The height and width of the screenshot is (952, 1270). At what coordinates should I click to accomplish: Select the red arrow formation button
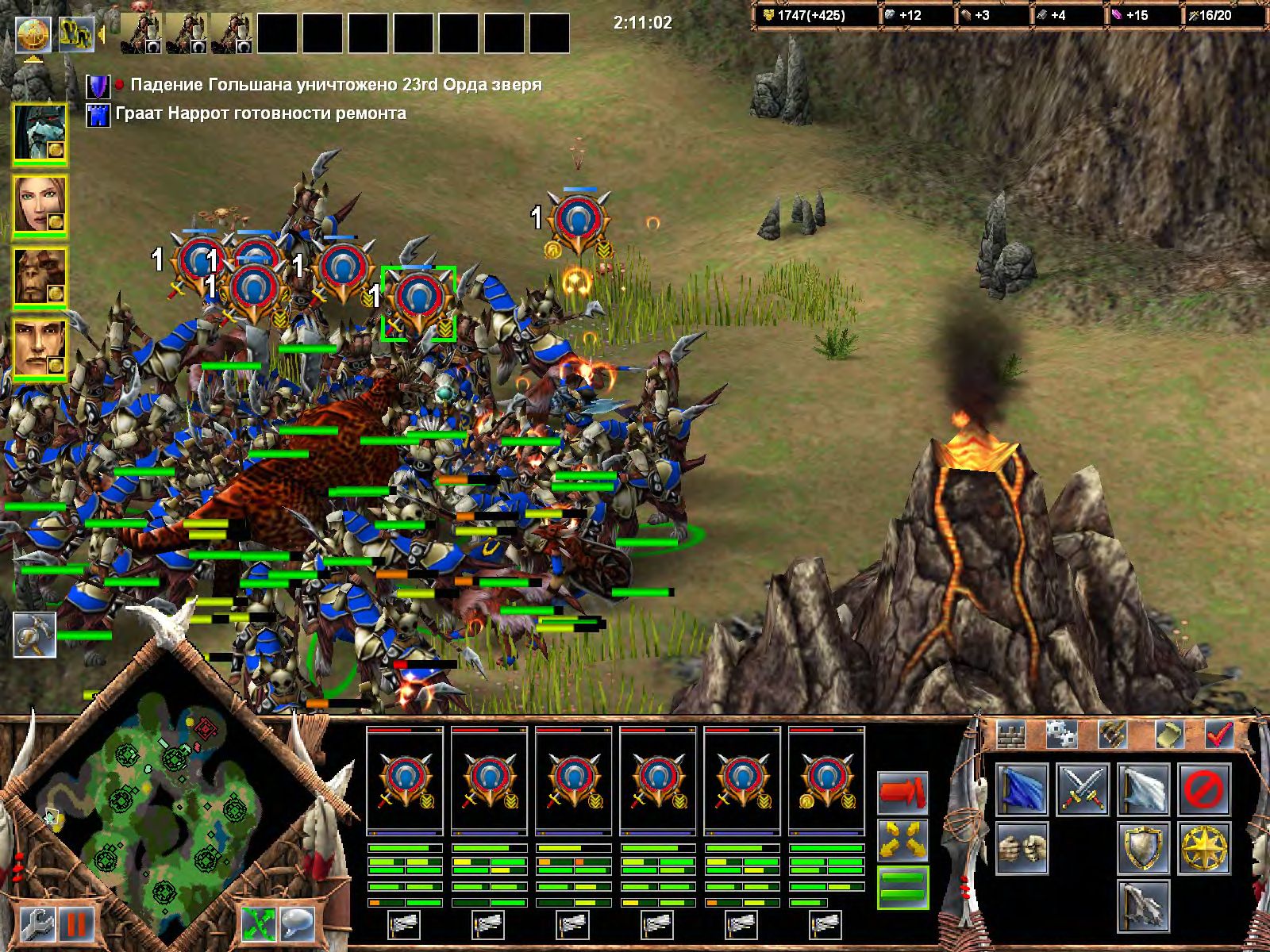coord(902,793)
